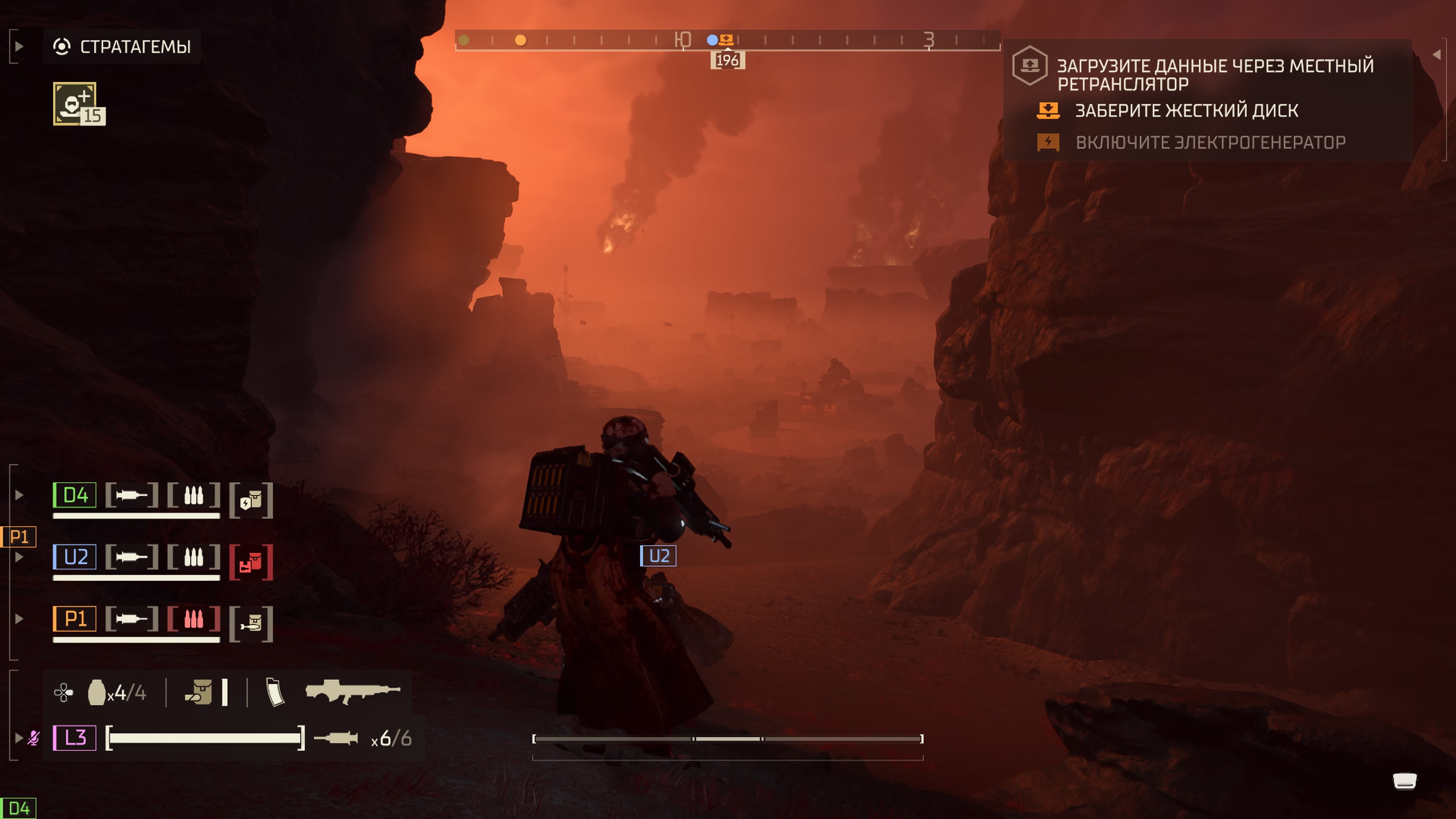Select the stim syringe icon
Viewport: 1456px width, 819px height.
(336, 738)
